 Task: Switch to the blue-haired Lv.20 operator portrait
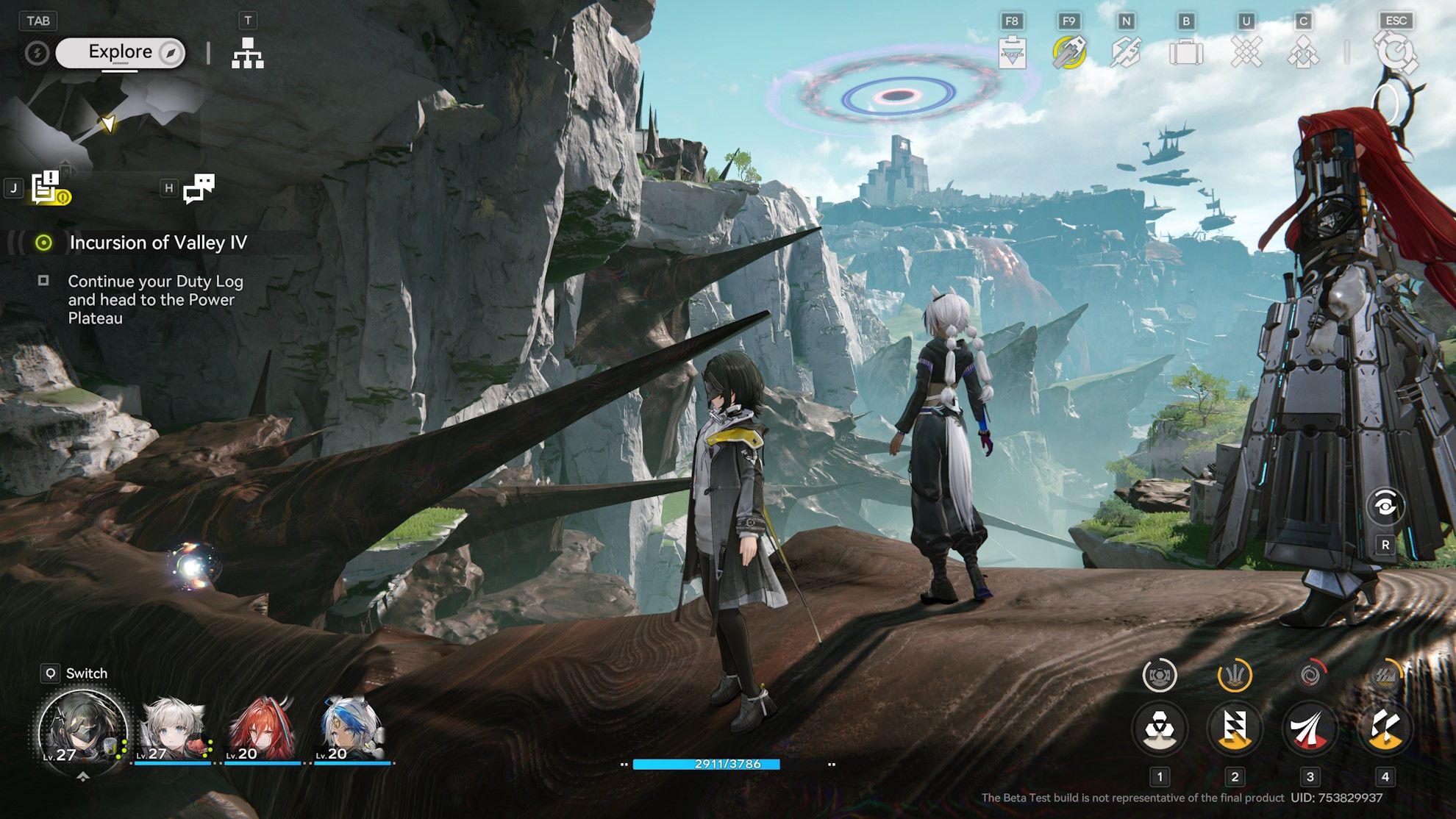click(352, 731)
